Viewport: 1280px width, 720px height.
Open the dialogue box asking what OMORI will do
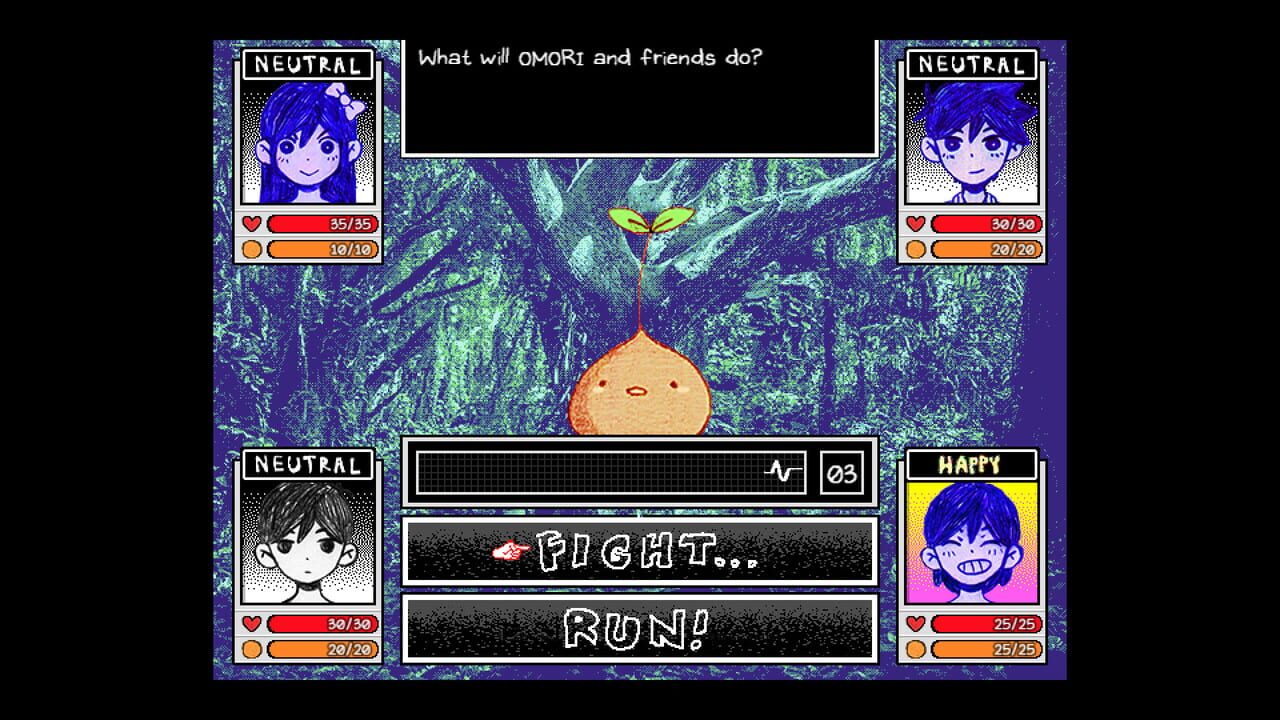click(x=640, y=95)
